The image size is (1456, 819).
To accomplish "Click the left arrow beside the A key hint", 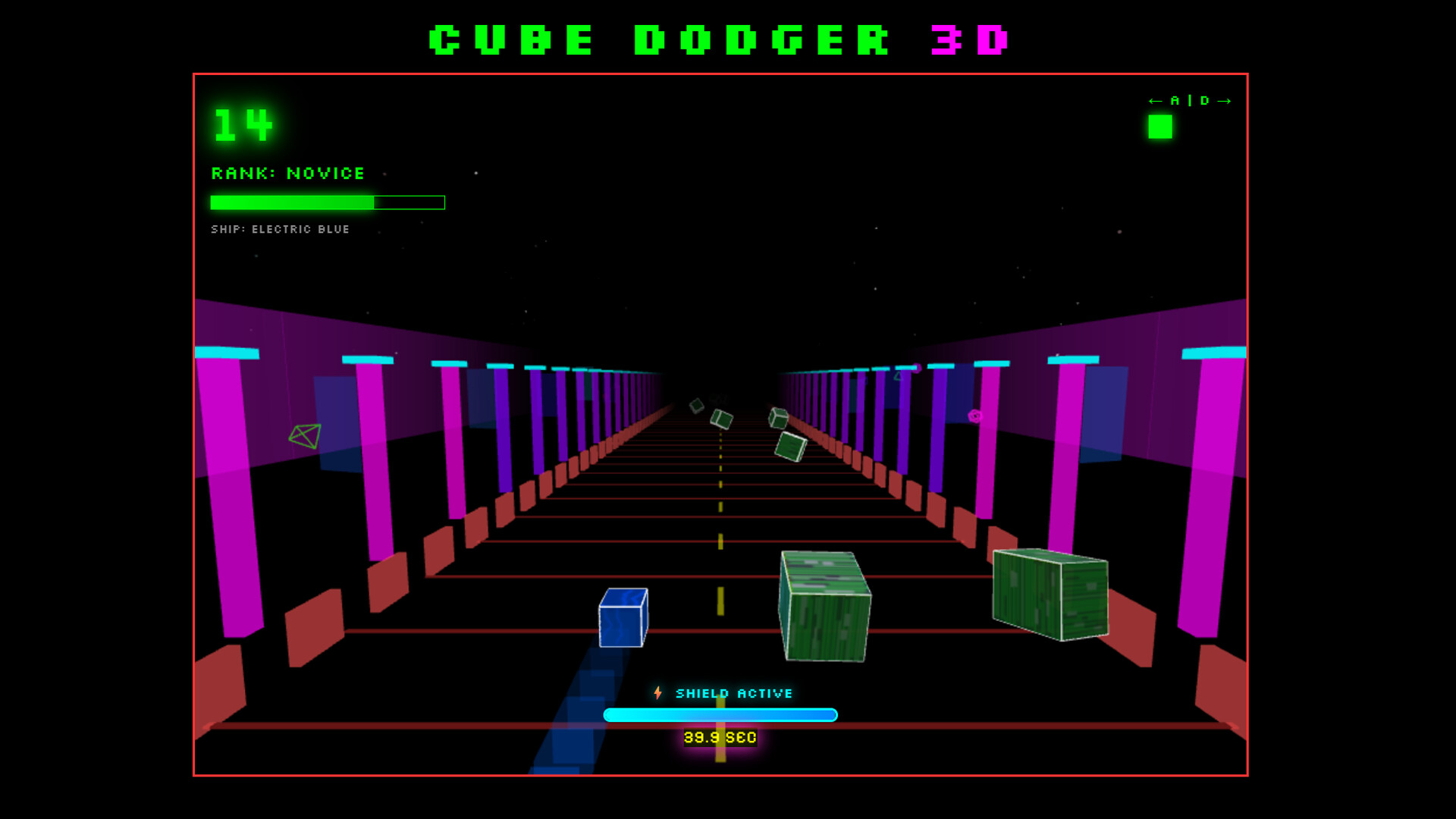I will point(1155,99).
